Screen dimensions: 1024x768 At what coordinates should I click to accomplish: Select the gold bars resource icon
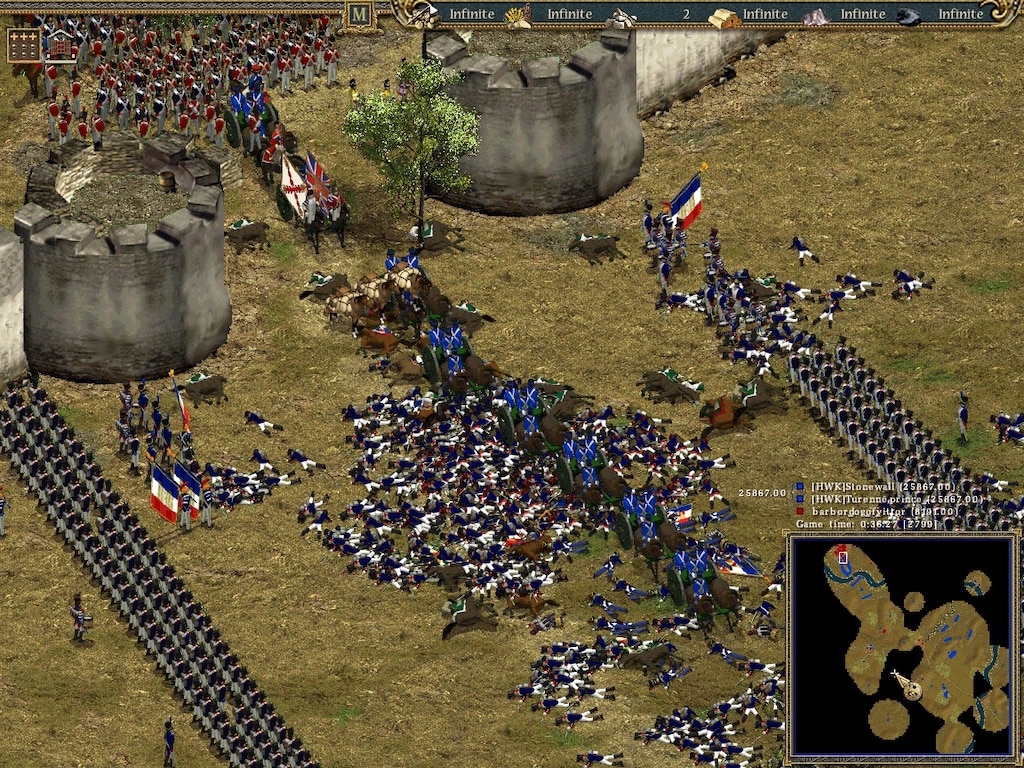coord(724,15)
